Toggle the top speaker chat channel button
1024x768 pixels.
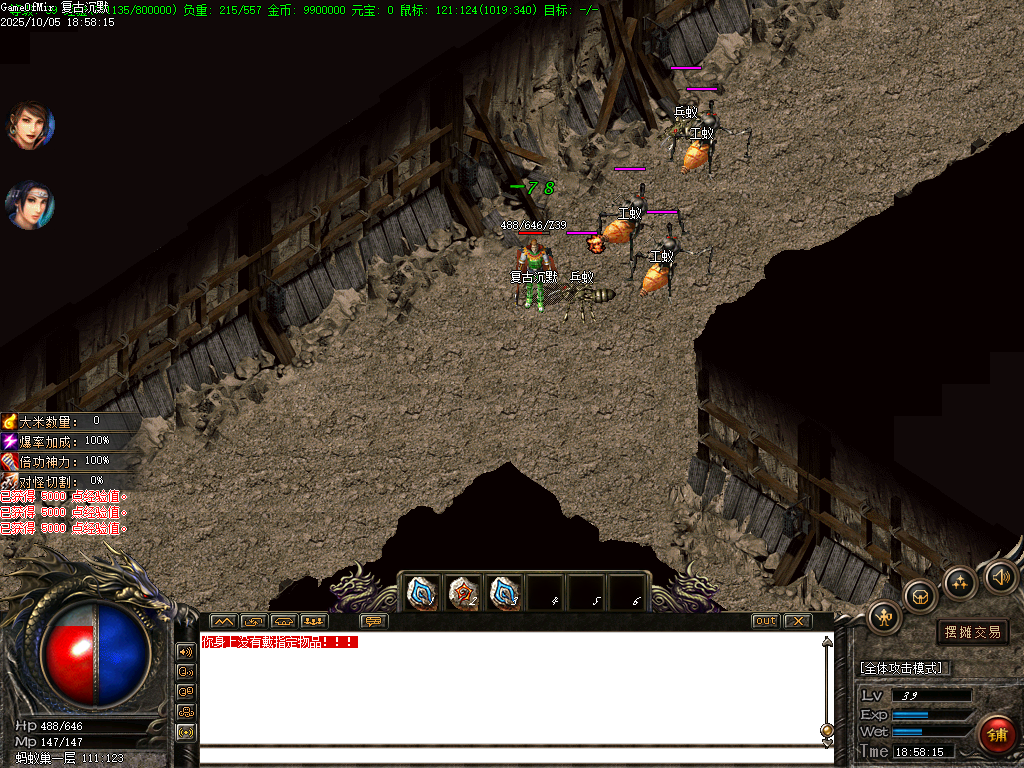click(x=186, y=651)
